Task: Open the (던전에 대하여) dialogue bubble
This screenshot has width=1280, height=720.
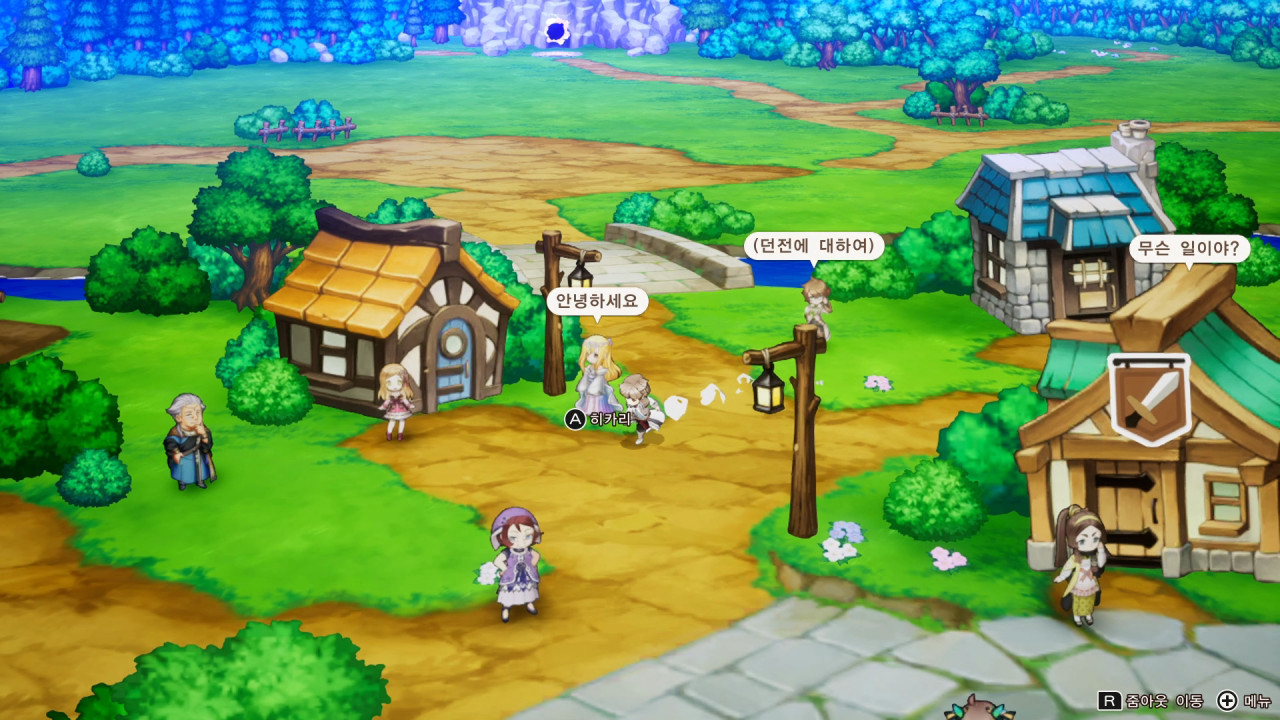Action: coord(816,243)
